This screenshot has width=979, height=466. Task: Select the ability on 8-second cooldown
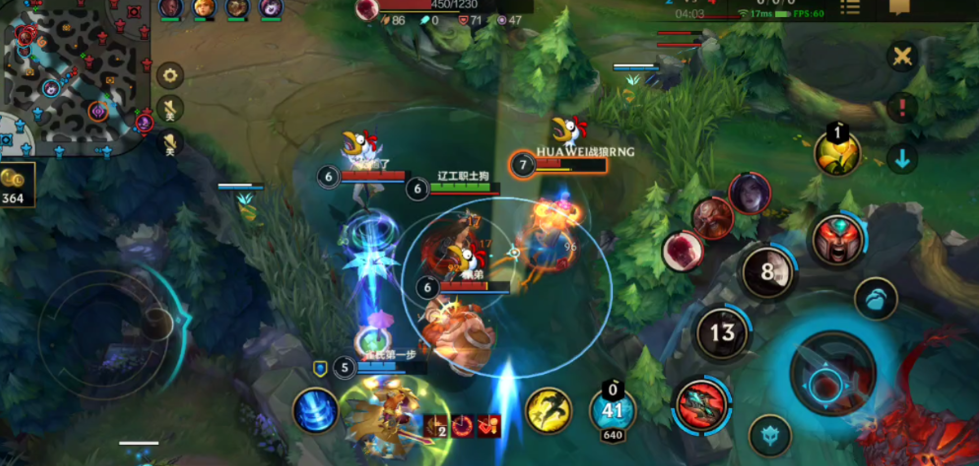pyautogui.click(x=768, y=272)
